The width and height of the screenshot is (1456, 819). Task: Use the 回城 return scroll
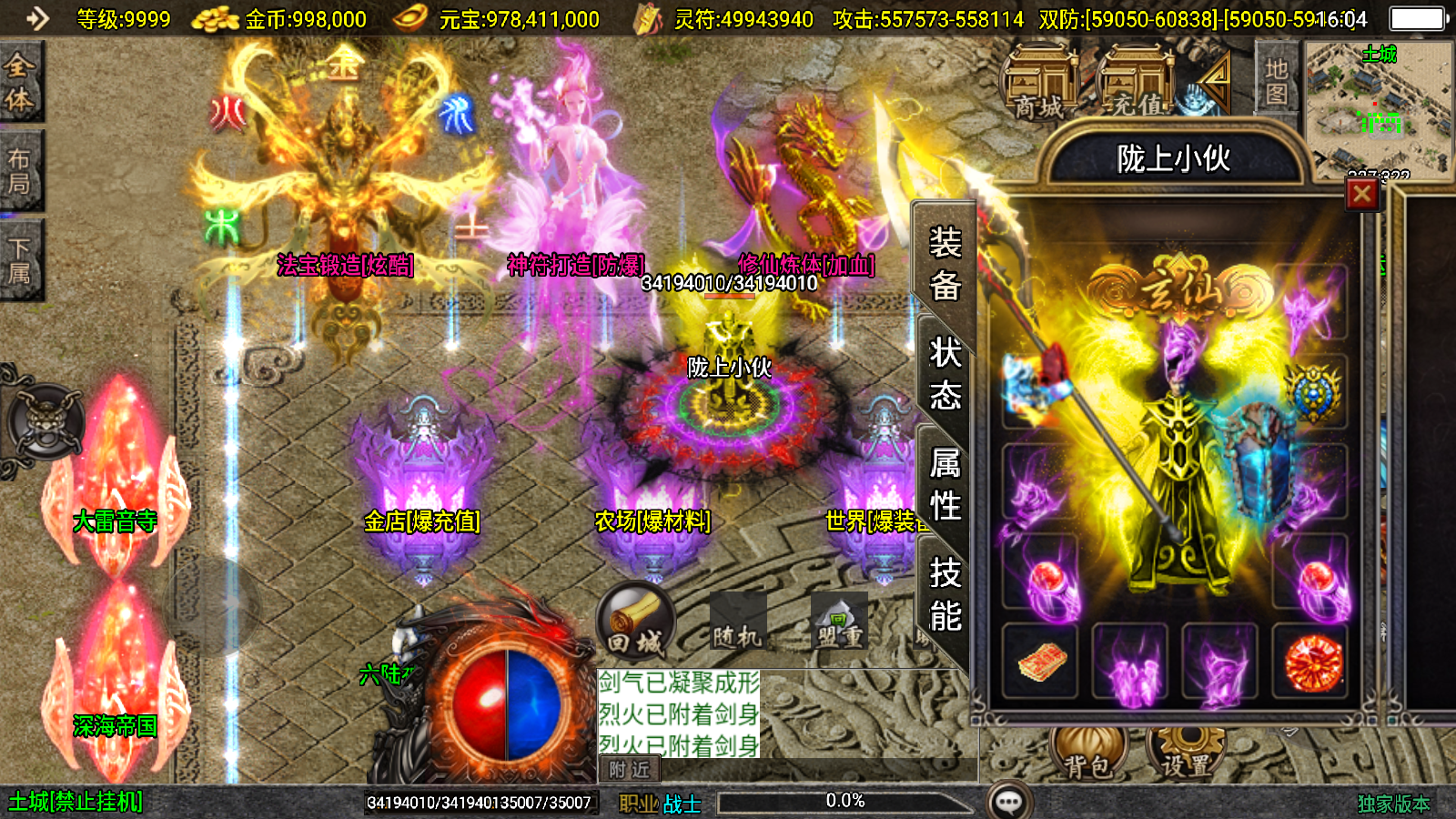[635, 622]
